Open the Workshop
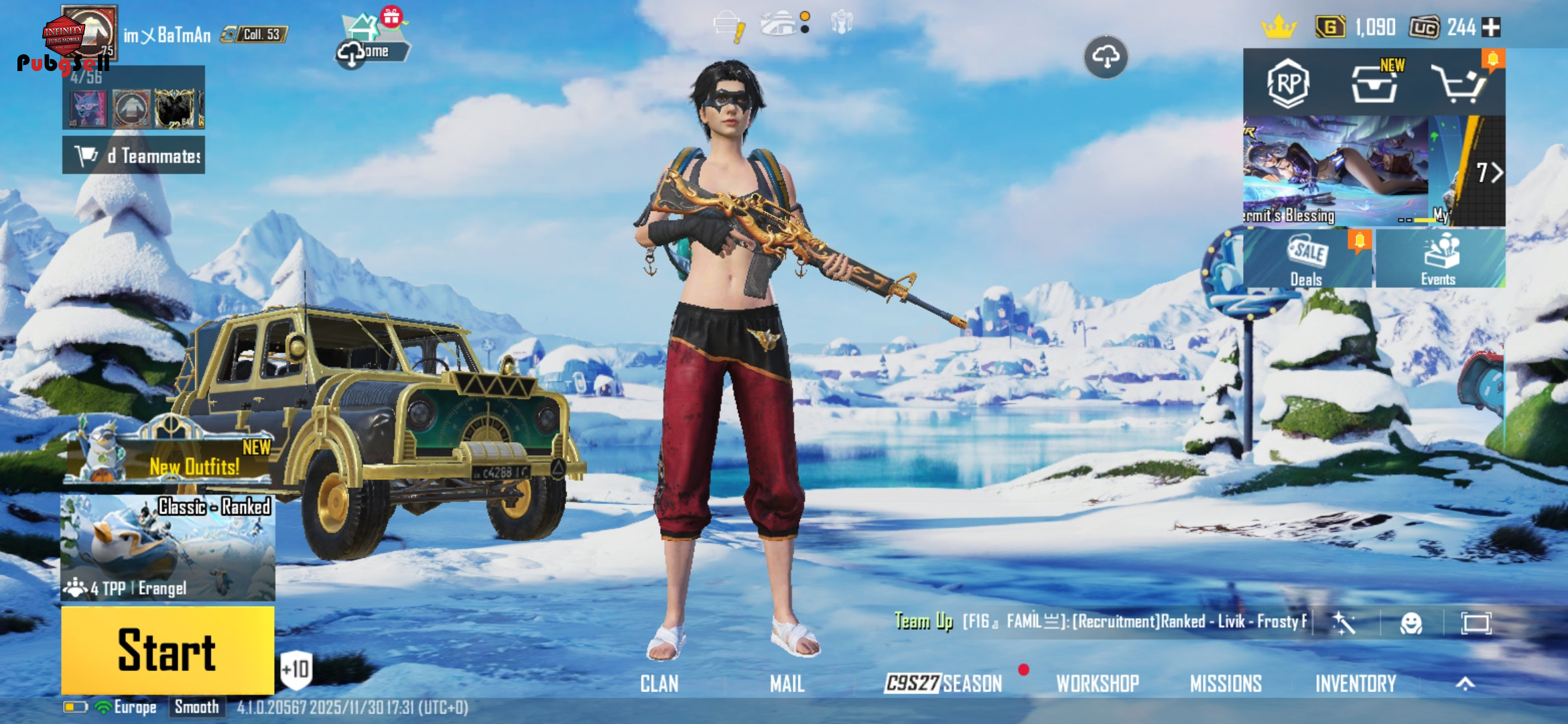 coord(1098,684)
